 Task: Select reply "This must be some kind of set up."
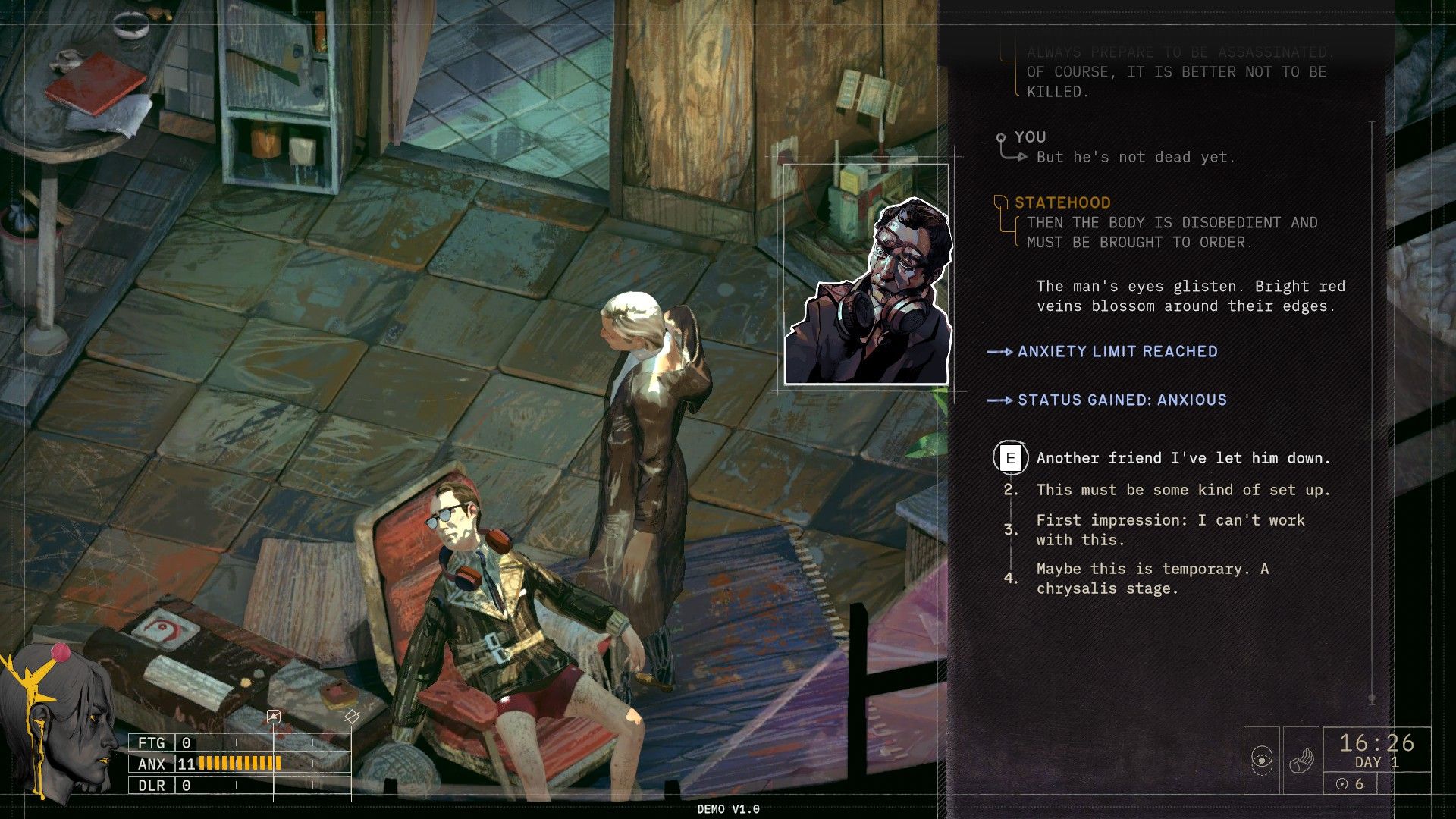coord(1182,490)
